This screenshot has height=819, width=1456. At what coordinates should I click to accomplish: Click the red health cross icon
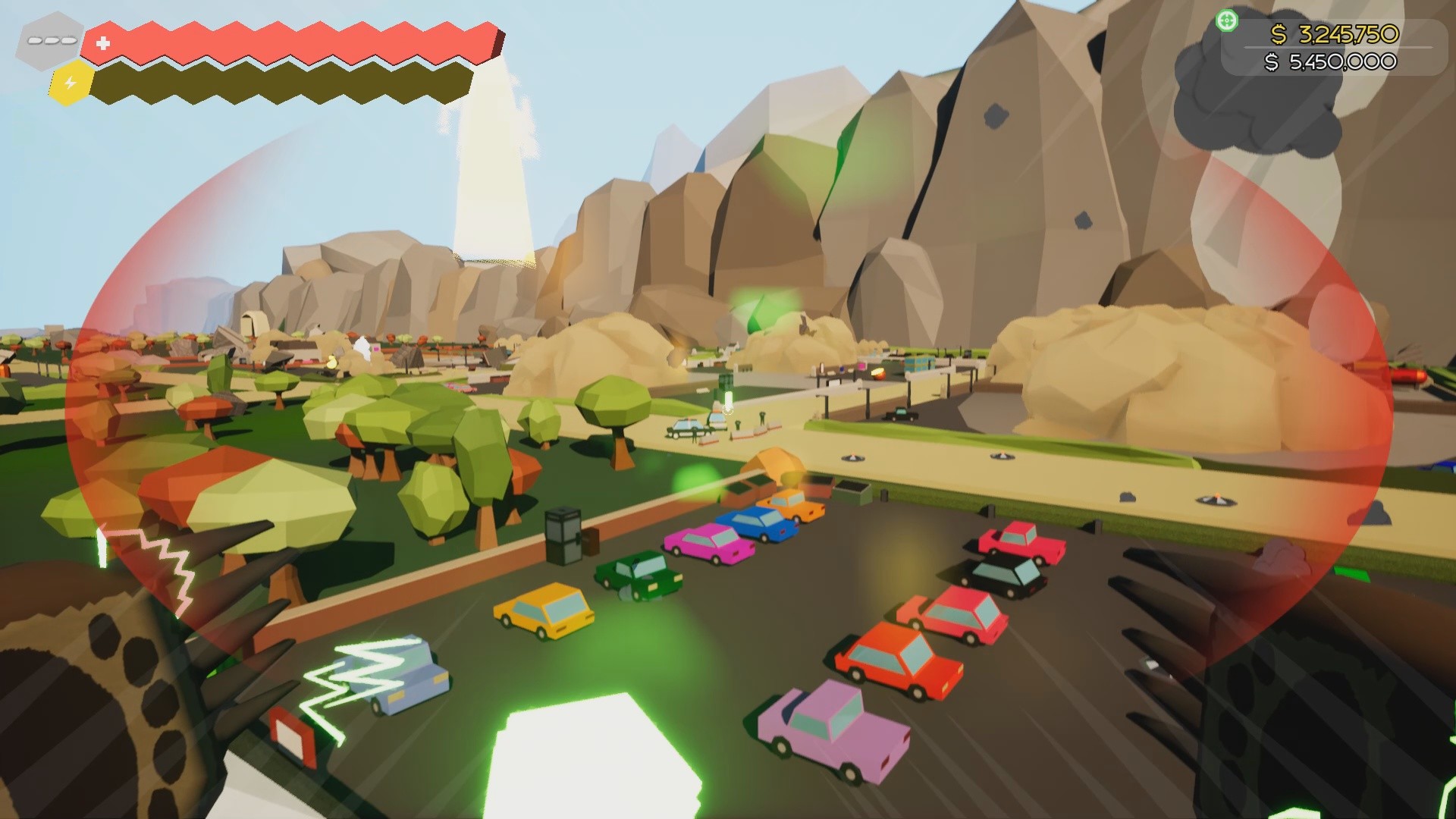(x=102, y=43)
